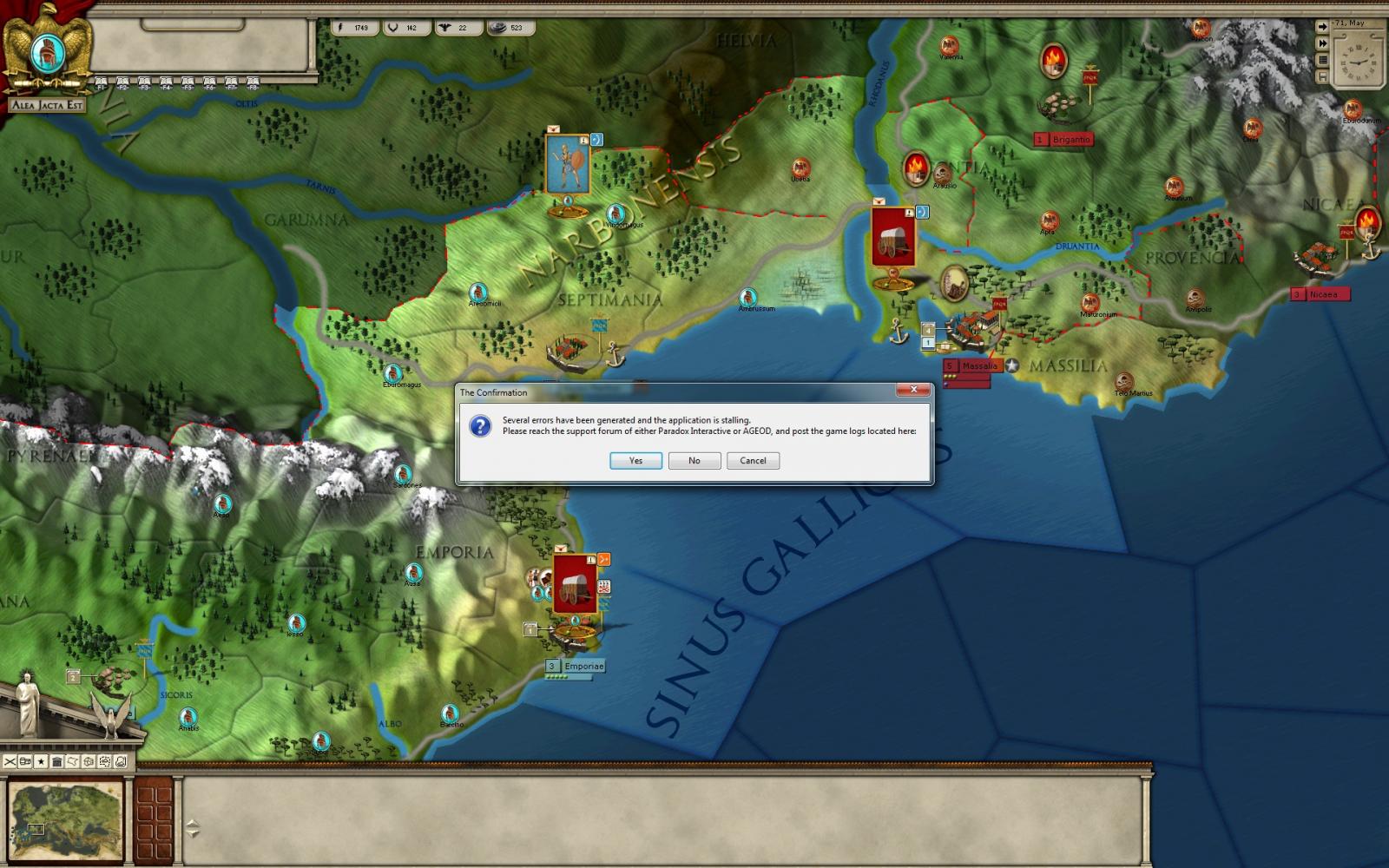Select the blue warrior unit stack in Narbonensis

(567, 165)
